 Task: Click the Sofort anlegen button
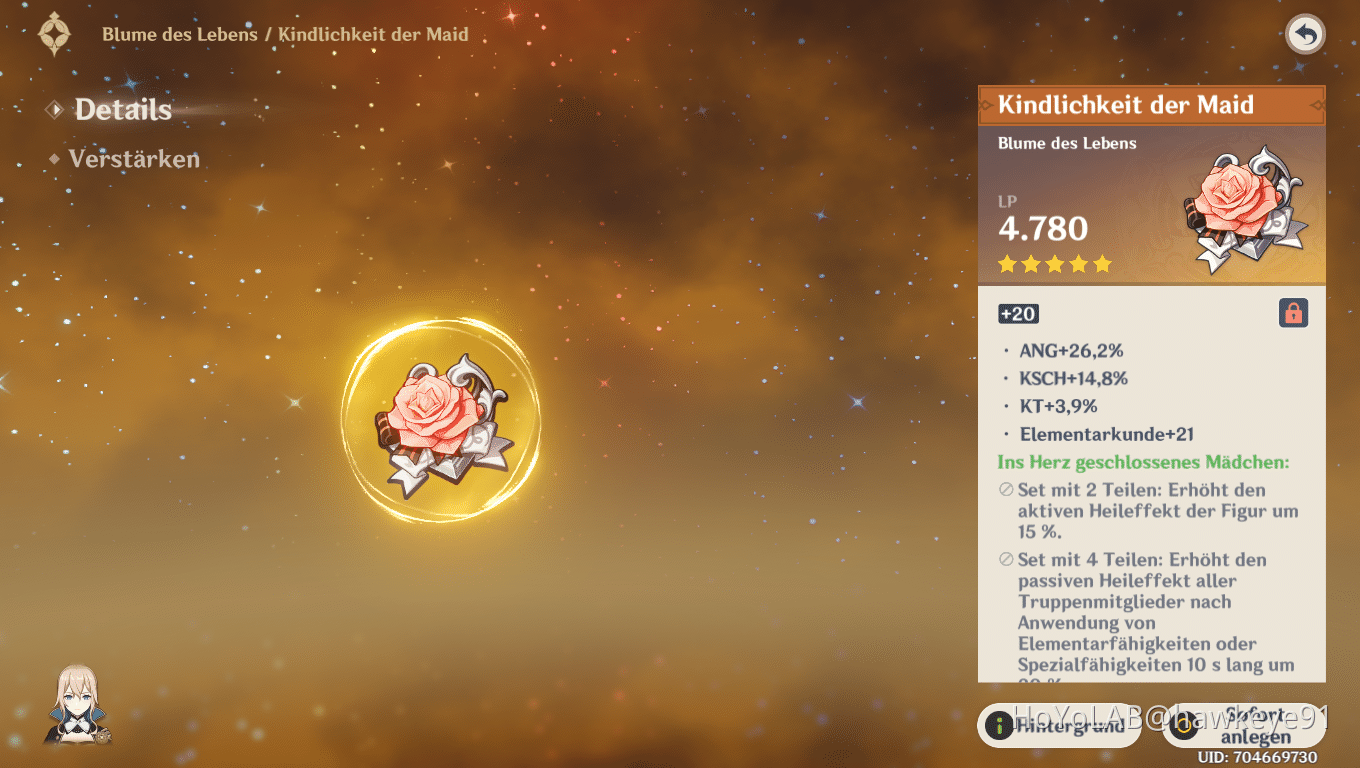click(x=1243, y=726)
